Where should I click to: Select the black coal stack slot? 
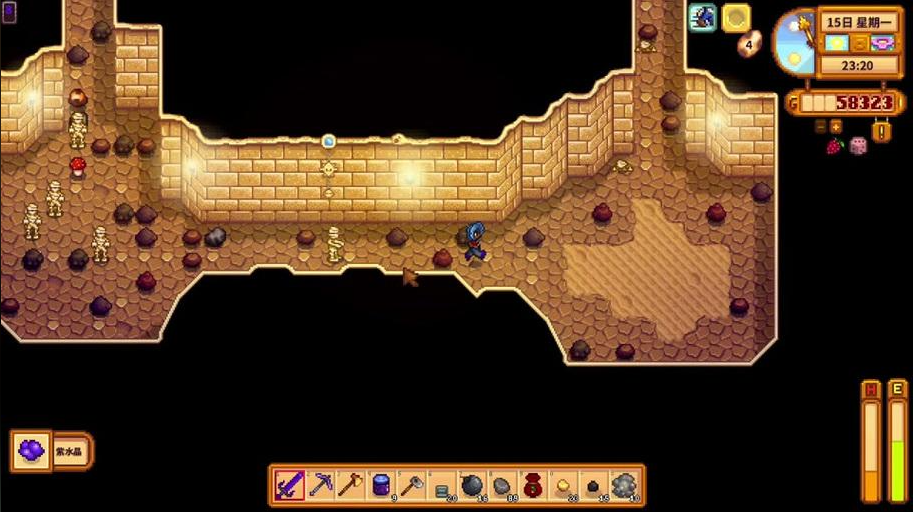click(593, 486)
